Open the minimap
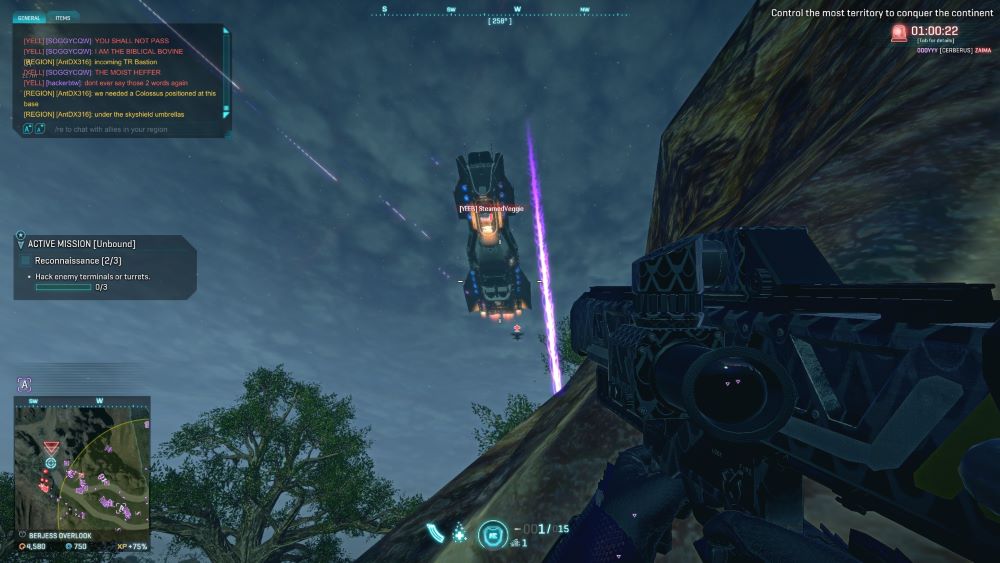 point(81,463)
